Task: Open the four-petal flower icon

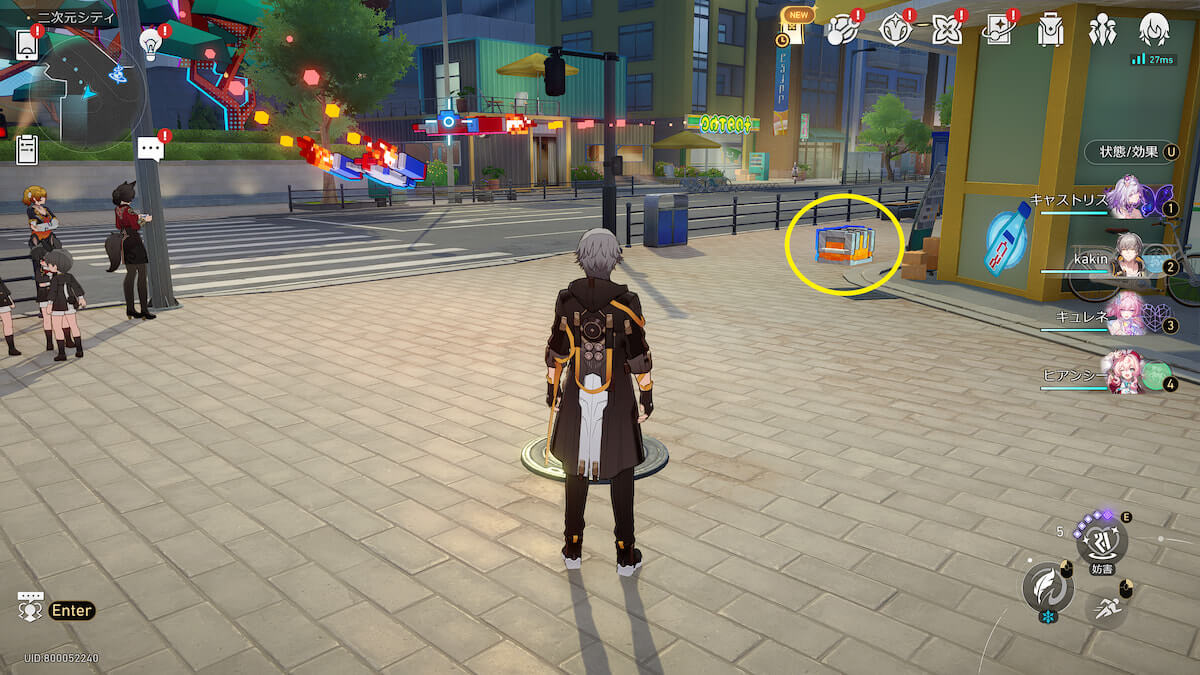Action: tap(946, 30)
